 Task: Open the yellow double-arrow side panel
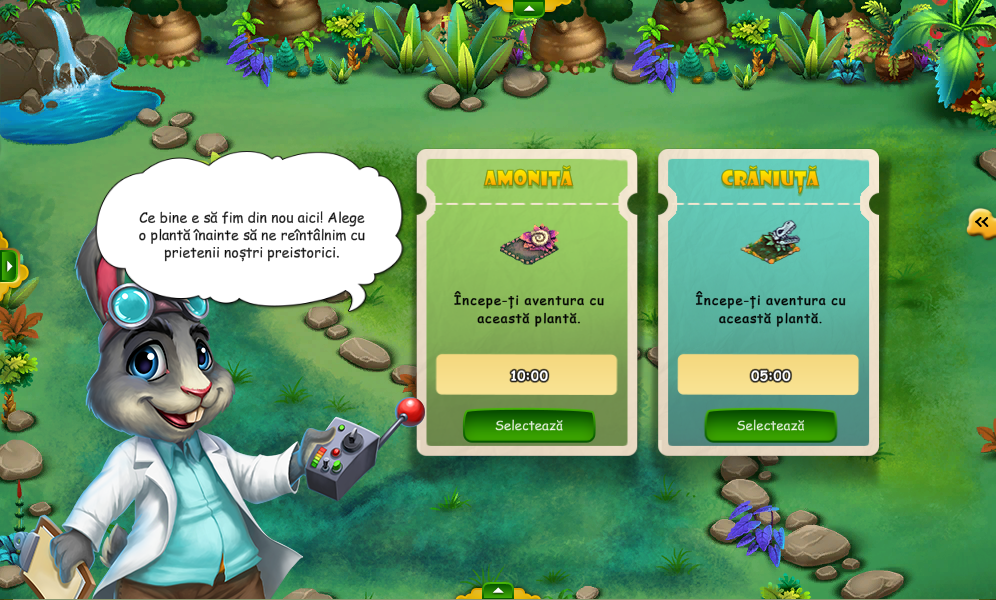(981, 222)
